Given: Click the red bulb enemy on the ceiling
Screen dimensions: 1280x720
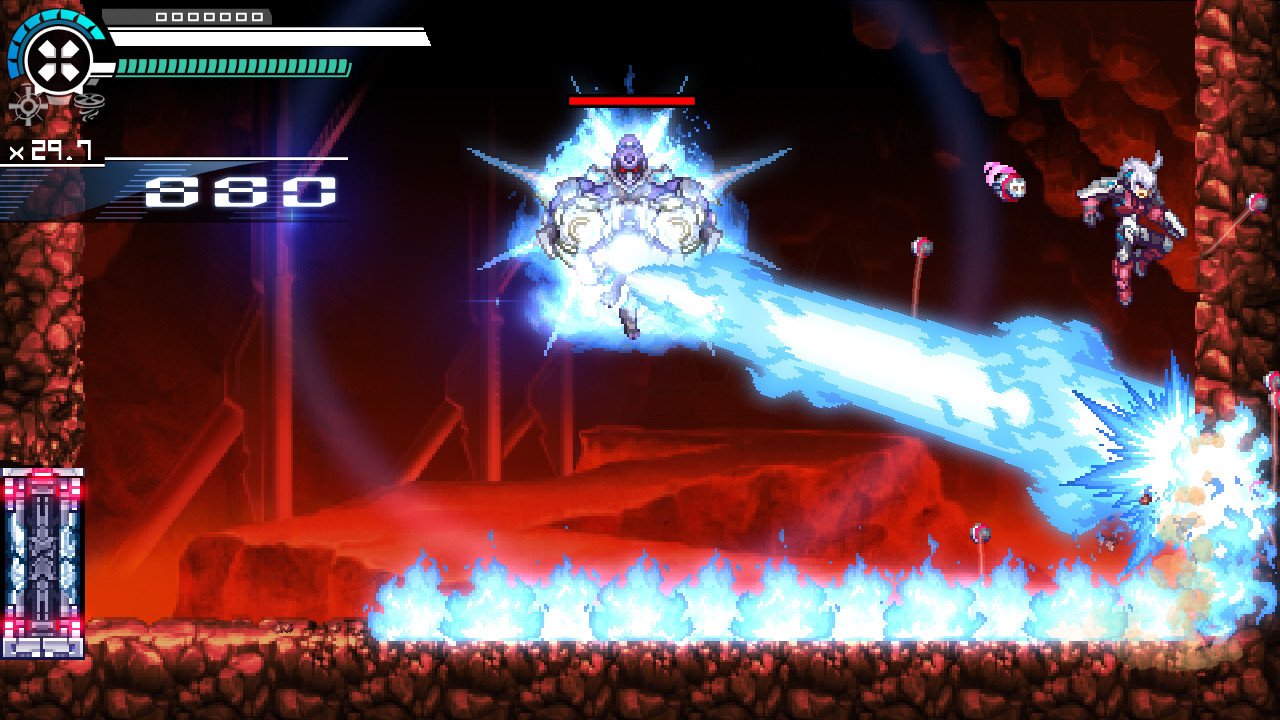Looking at the screenshot, I should pos(920,248).
